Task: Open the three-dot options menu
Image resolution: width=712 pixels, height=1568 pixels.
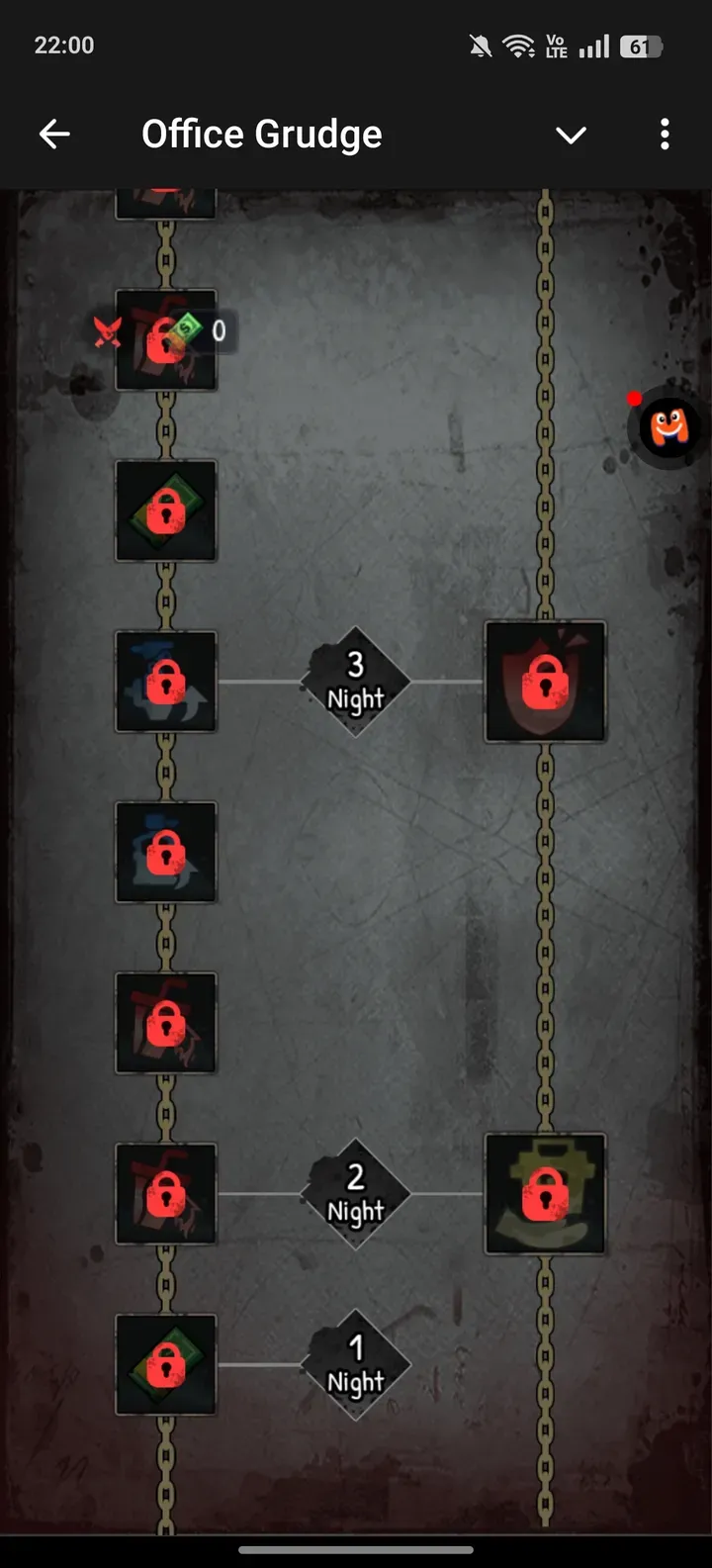Action: tap(665, 134)
